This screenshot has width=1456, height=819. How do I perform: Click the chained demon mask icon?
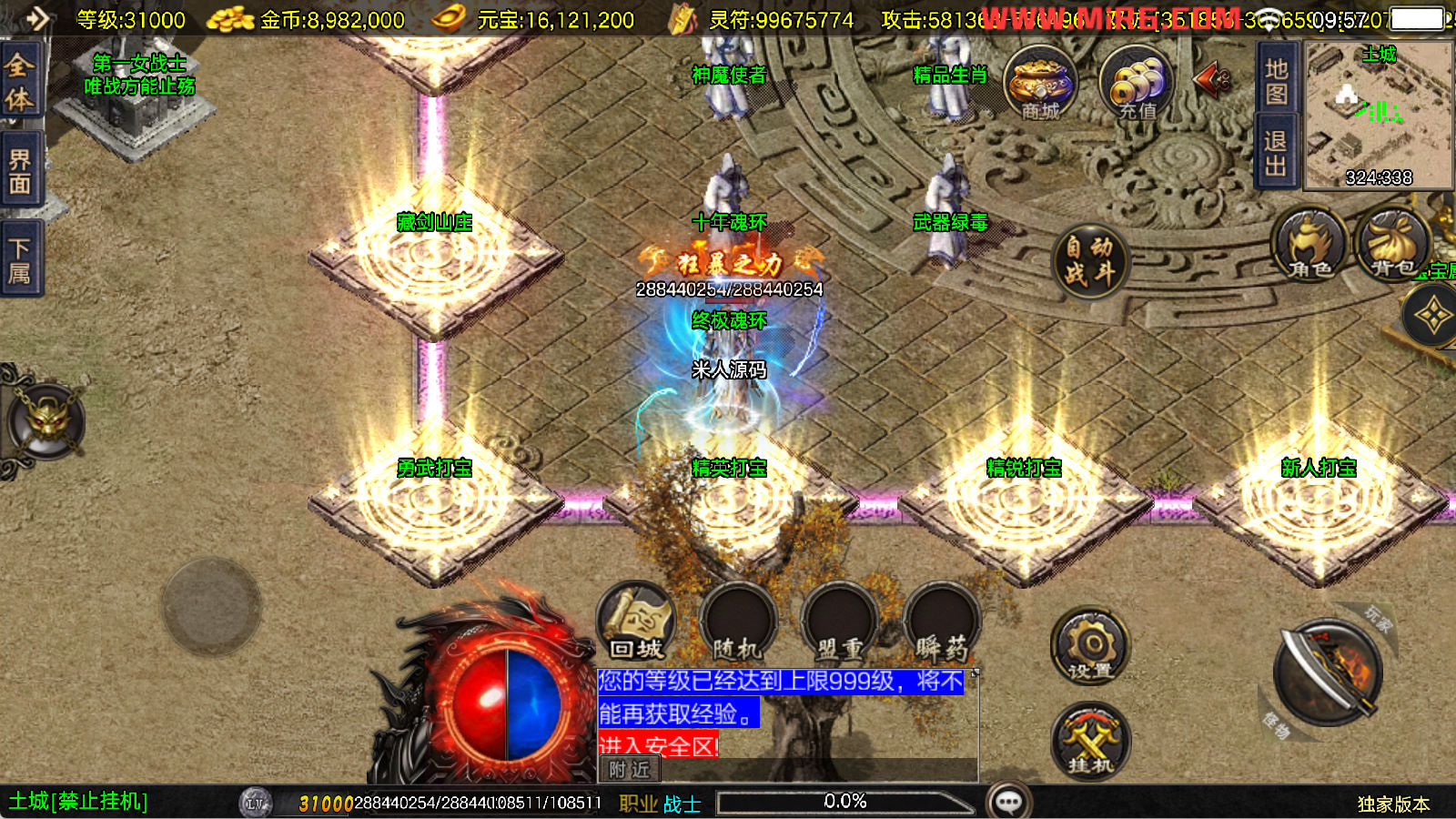(45, 422)
